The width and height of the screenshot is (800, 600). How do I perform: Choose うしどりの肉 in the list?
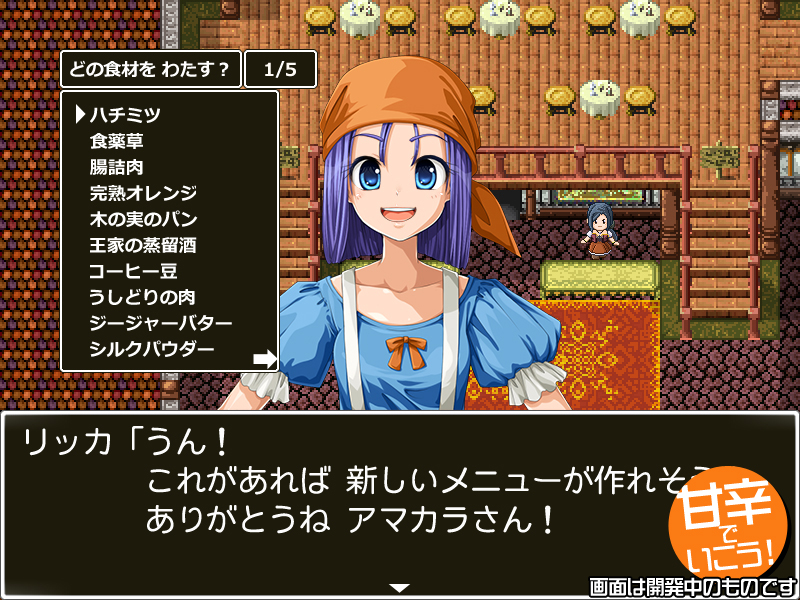(141, 297)
